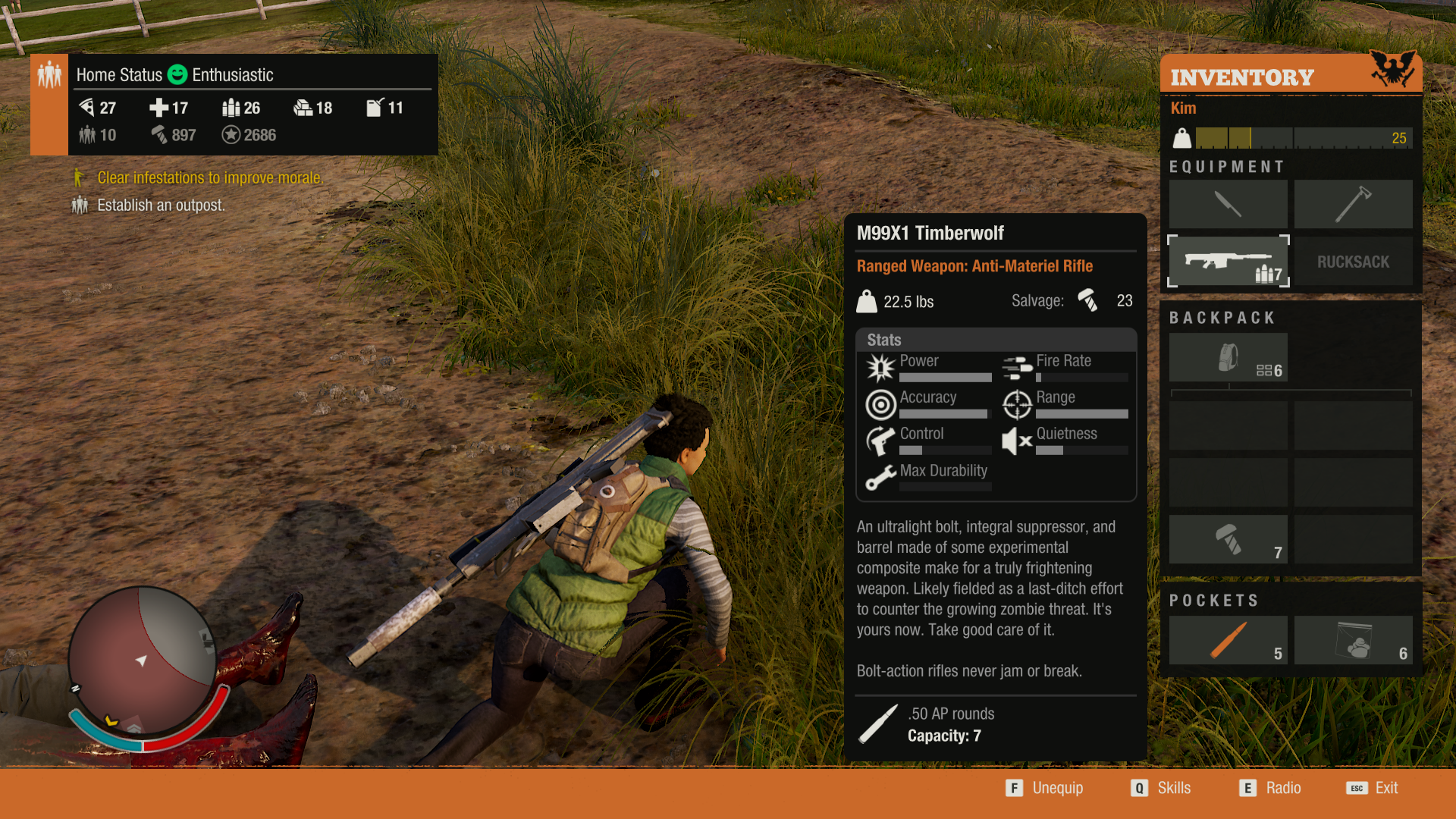Choose the orange .50 AP rounds pocket slot
Image resolution: width=1456 pixels, height=819 pixels.
tap(1228, 640)
